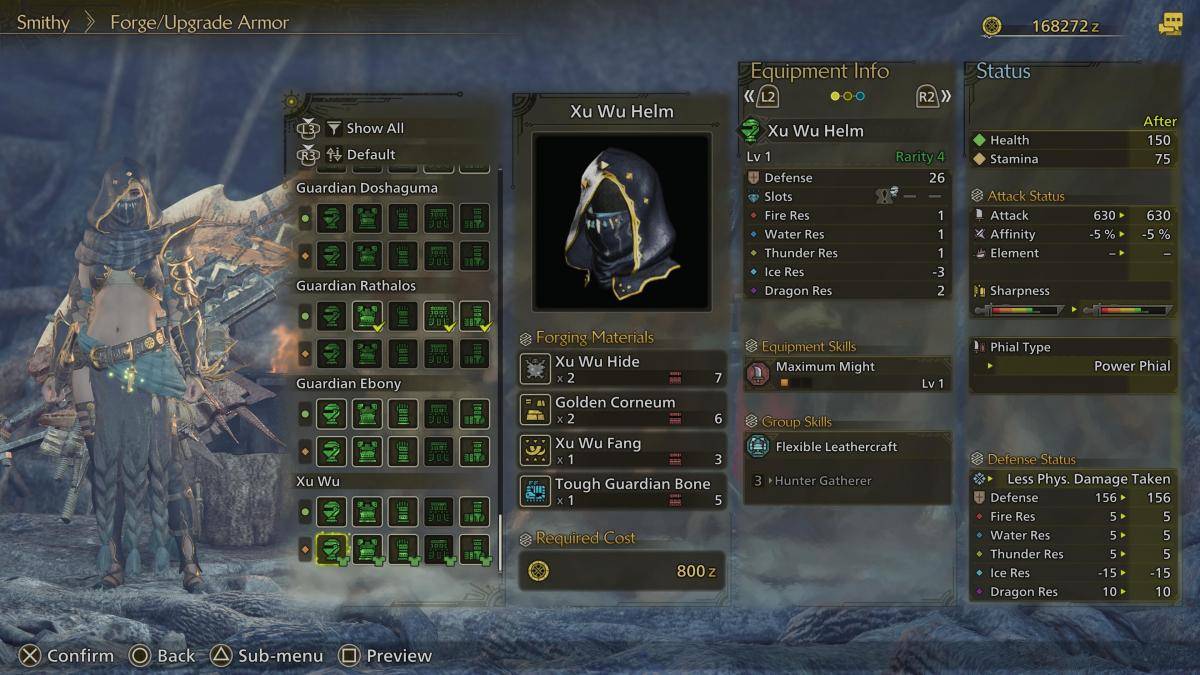Select the checked Guardian Rathalos leg armor

point(474,316)
